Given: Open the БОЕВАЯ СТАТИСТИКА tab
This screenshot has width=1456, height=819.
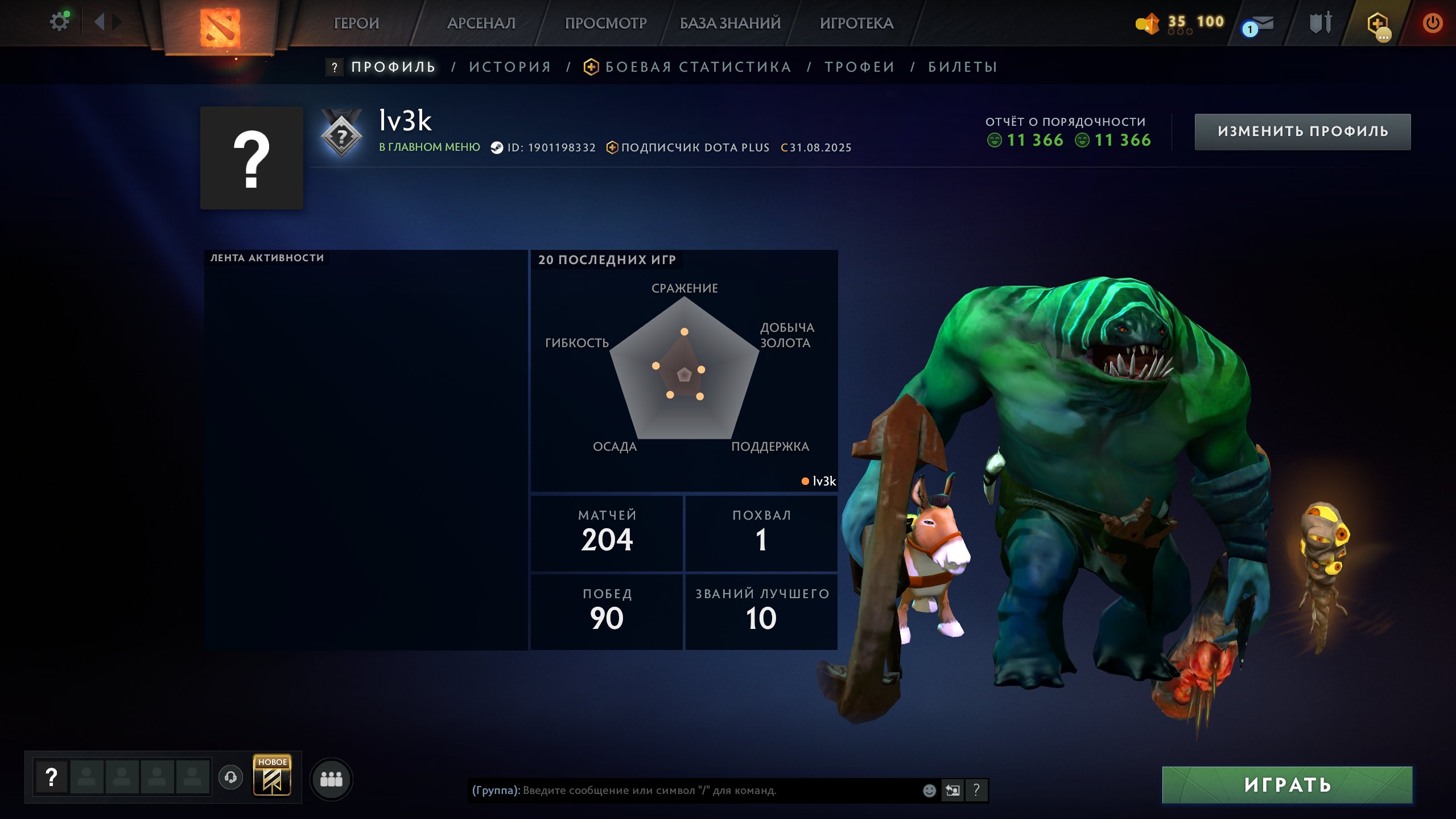Looking at the screenshot, I should pyautogui.click(x=698, y=67).
